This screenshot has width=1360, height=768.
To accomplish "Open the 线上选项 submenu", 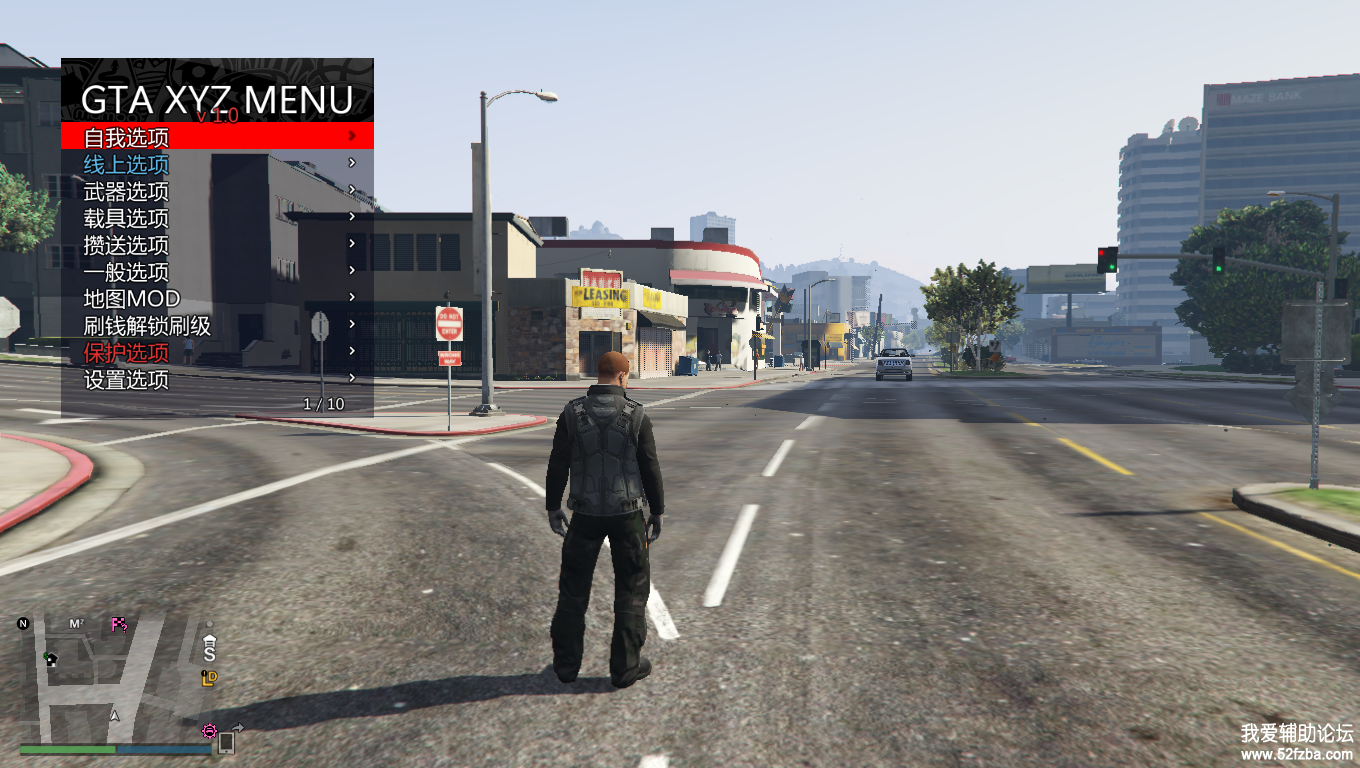I will pyautogui.click(x=127, y=164).
